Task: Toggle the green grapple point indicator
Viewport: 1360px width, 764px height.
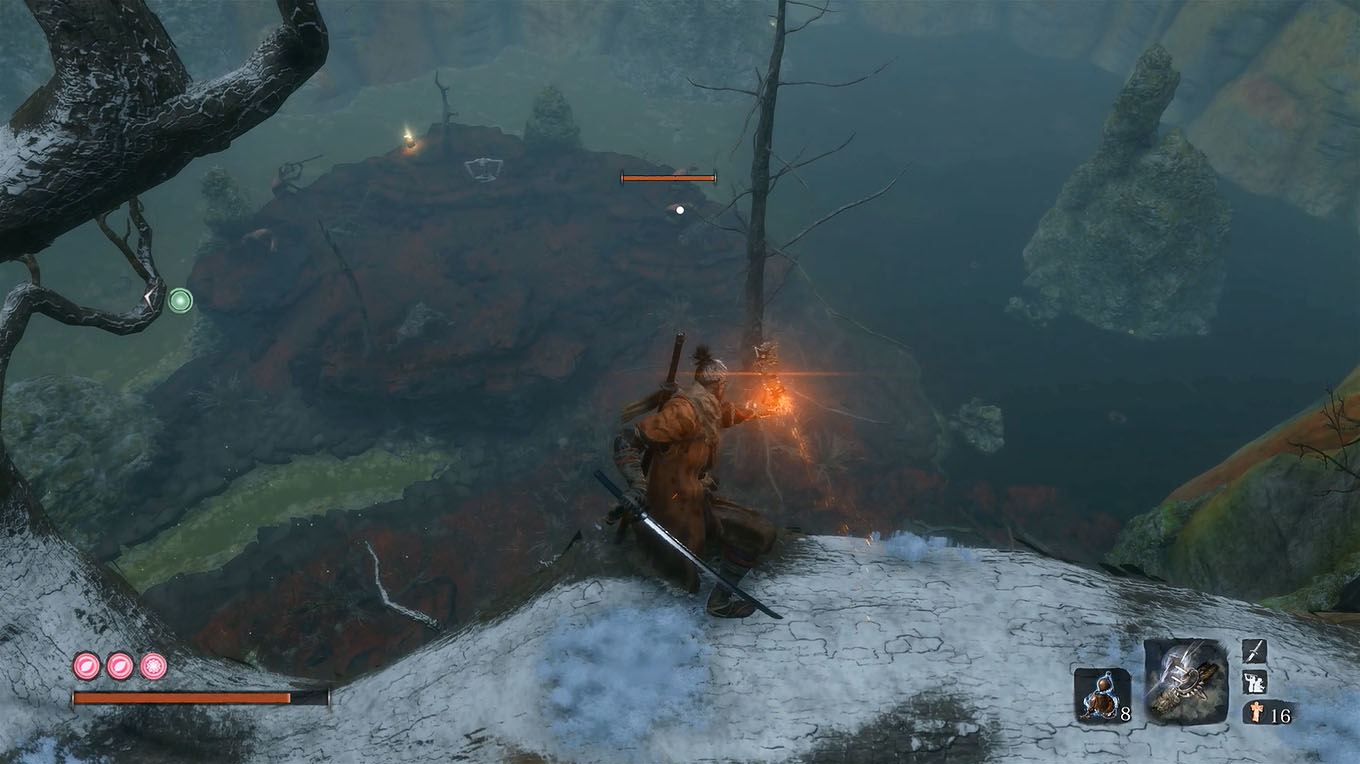Action: pyautogui.click(x=180, y=298)
